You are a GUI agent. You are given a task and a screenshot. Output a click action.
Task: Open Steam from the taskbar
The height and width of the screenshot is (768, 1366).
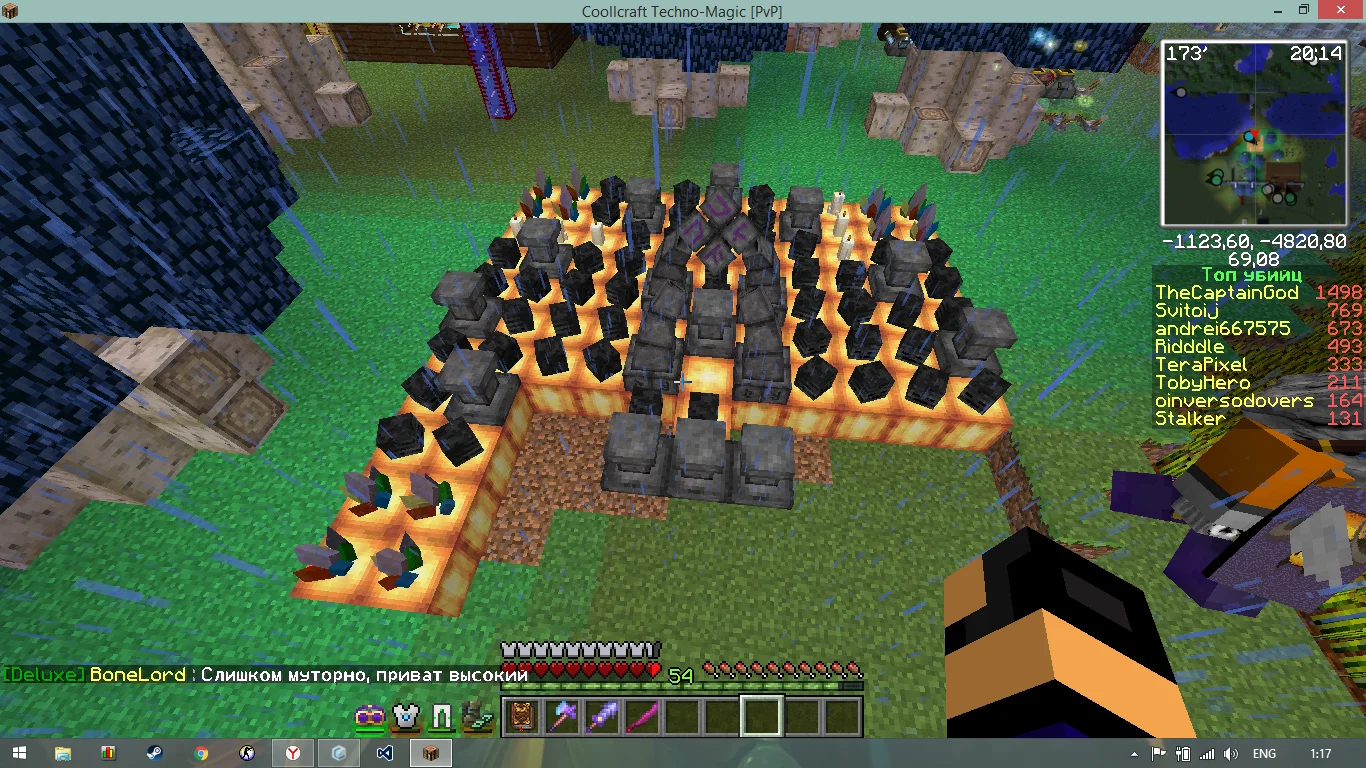click(x=155, y=753)
